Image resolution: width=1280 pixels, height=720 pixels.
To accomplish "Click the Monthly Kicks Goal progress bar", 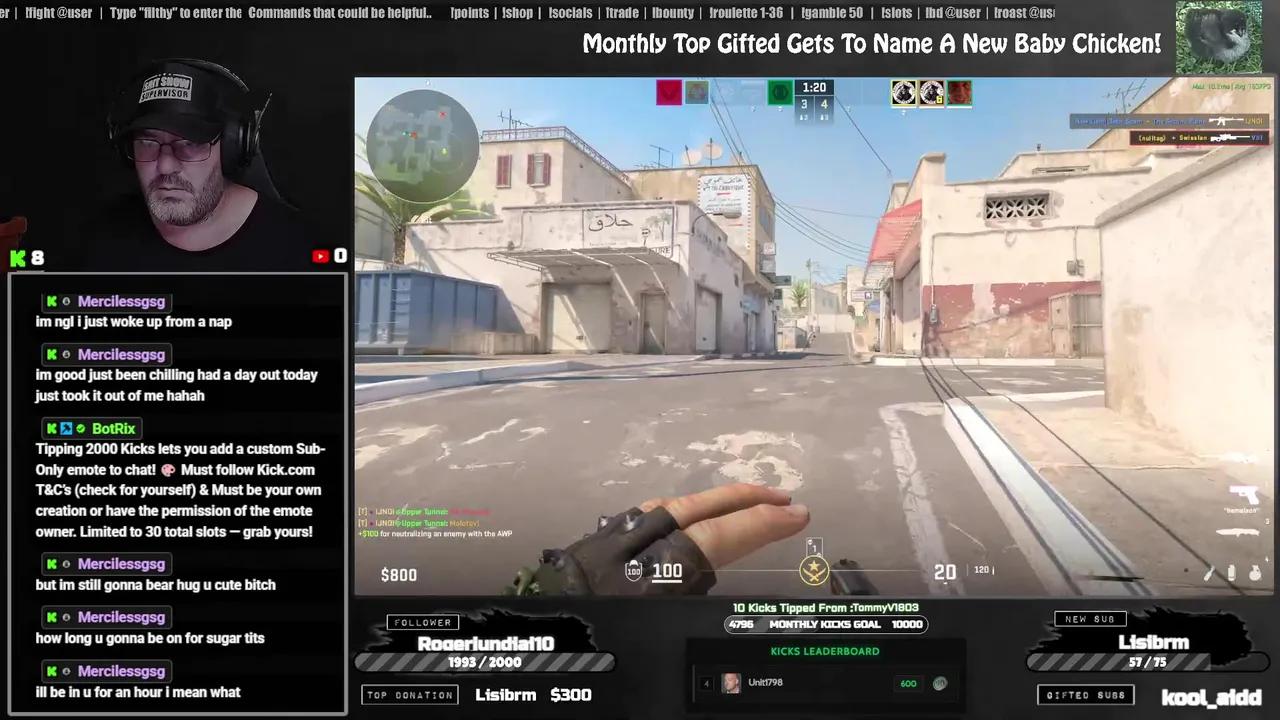I will click(826, 624).
